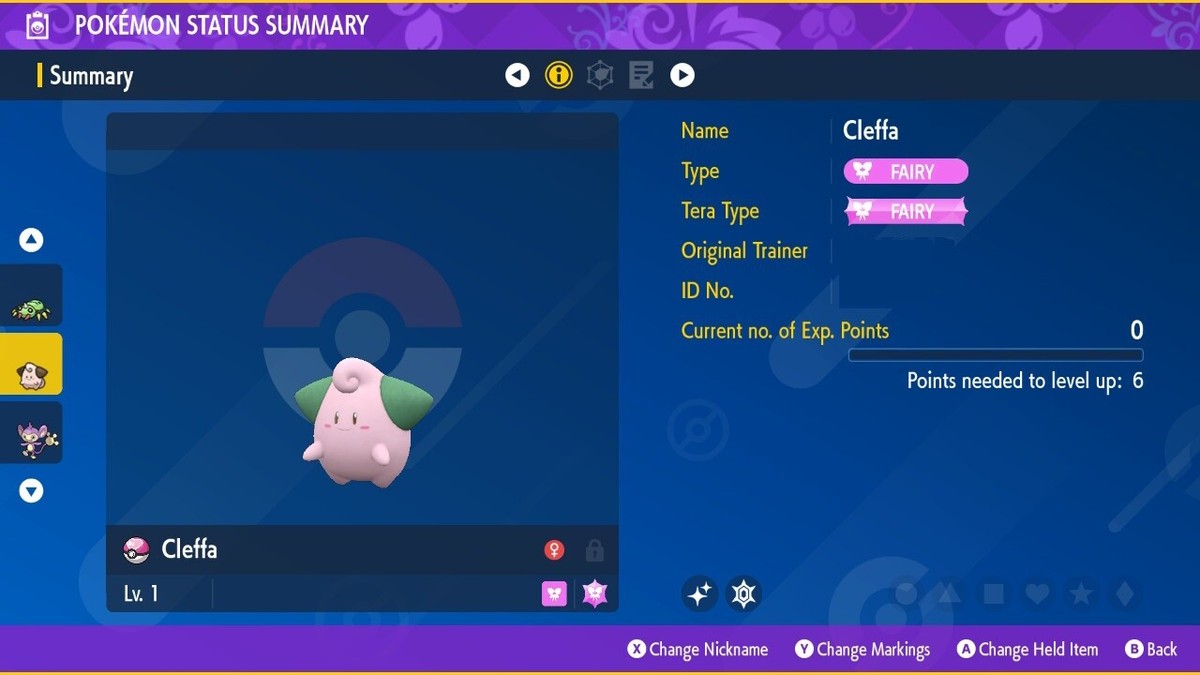
Task: Go to the next summary page arrow
Action: pyautogui.click(x=682, y=75)
